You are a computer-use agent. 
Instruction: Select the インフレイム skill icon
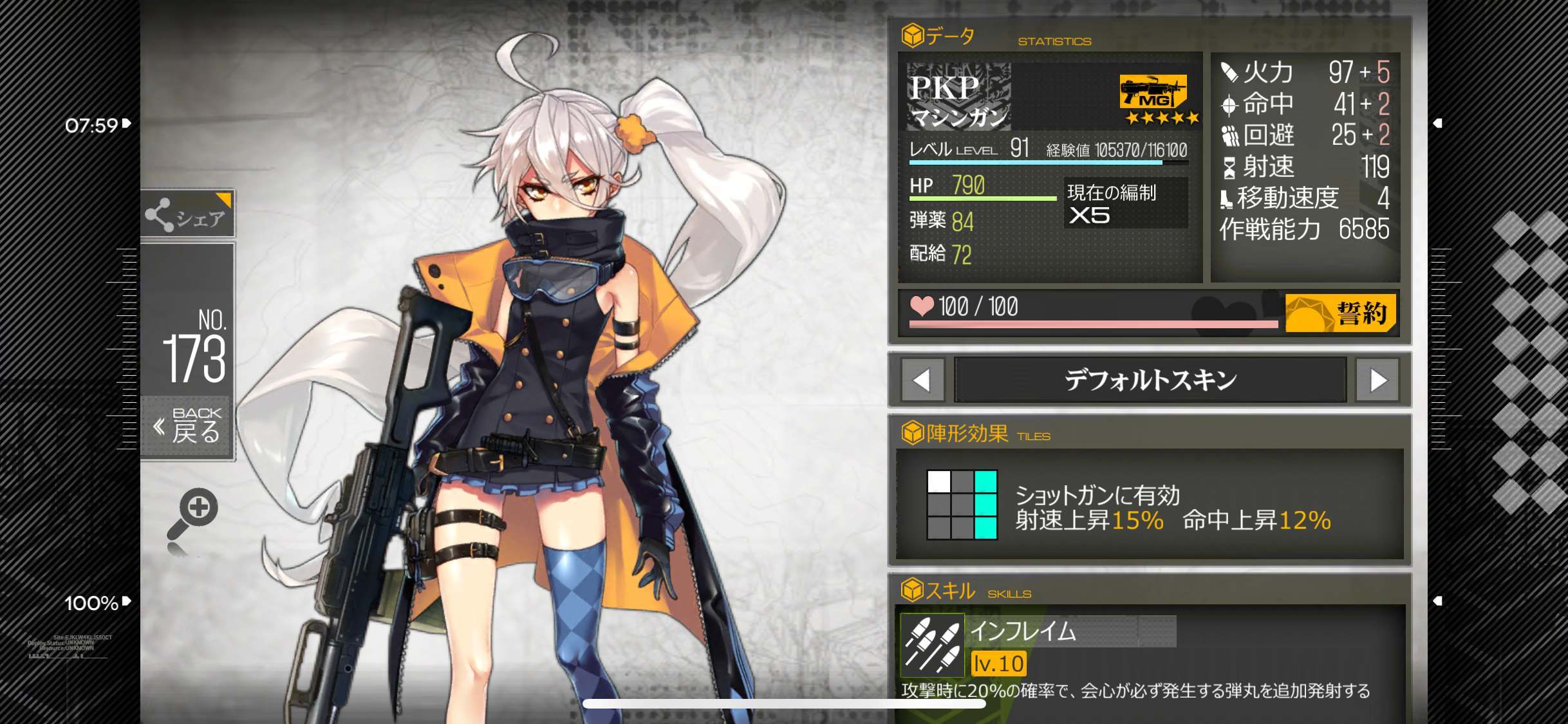[931, 644]
